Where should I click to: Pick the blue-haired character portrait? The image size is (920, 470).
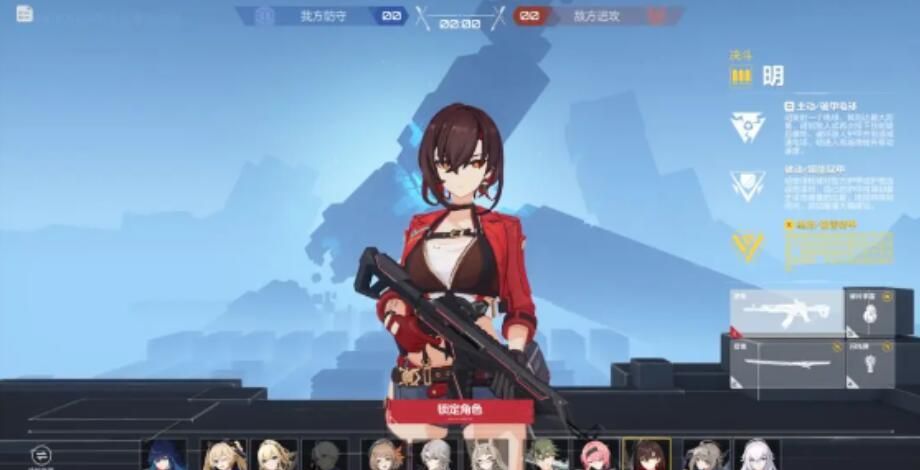[x=164, y=455]
